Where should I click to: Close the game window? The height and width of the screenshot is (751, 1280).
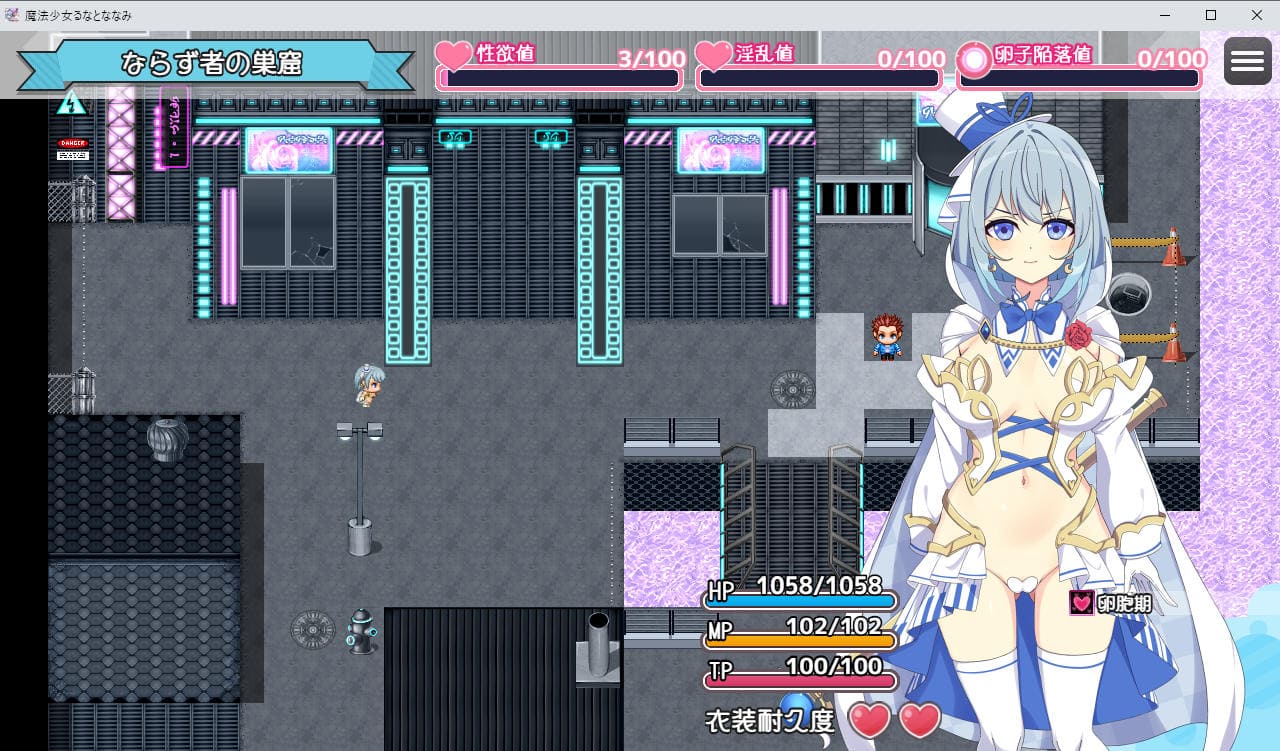pos(1256,15)
